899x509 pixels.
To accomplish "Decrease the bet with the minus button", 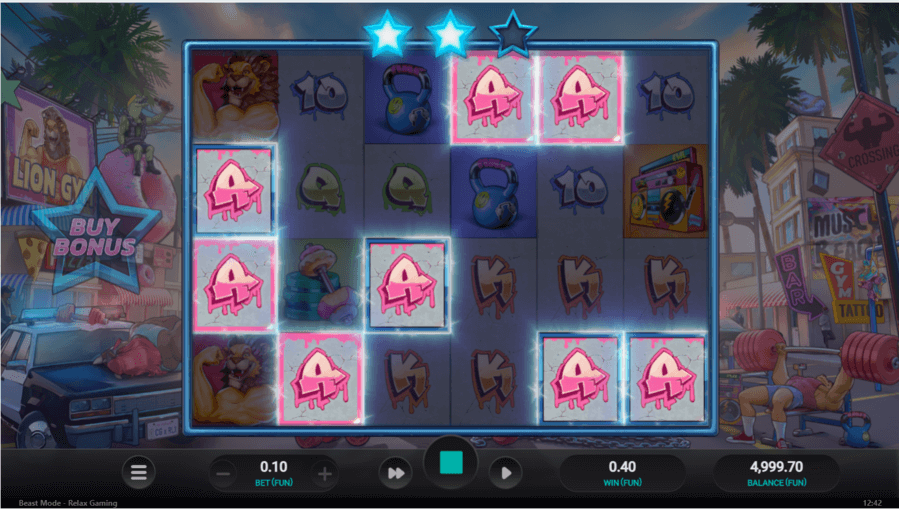I will [224, 473].
